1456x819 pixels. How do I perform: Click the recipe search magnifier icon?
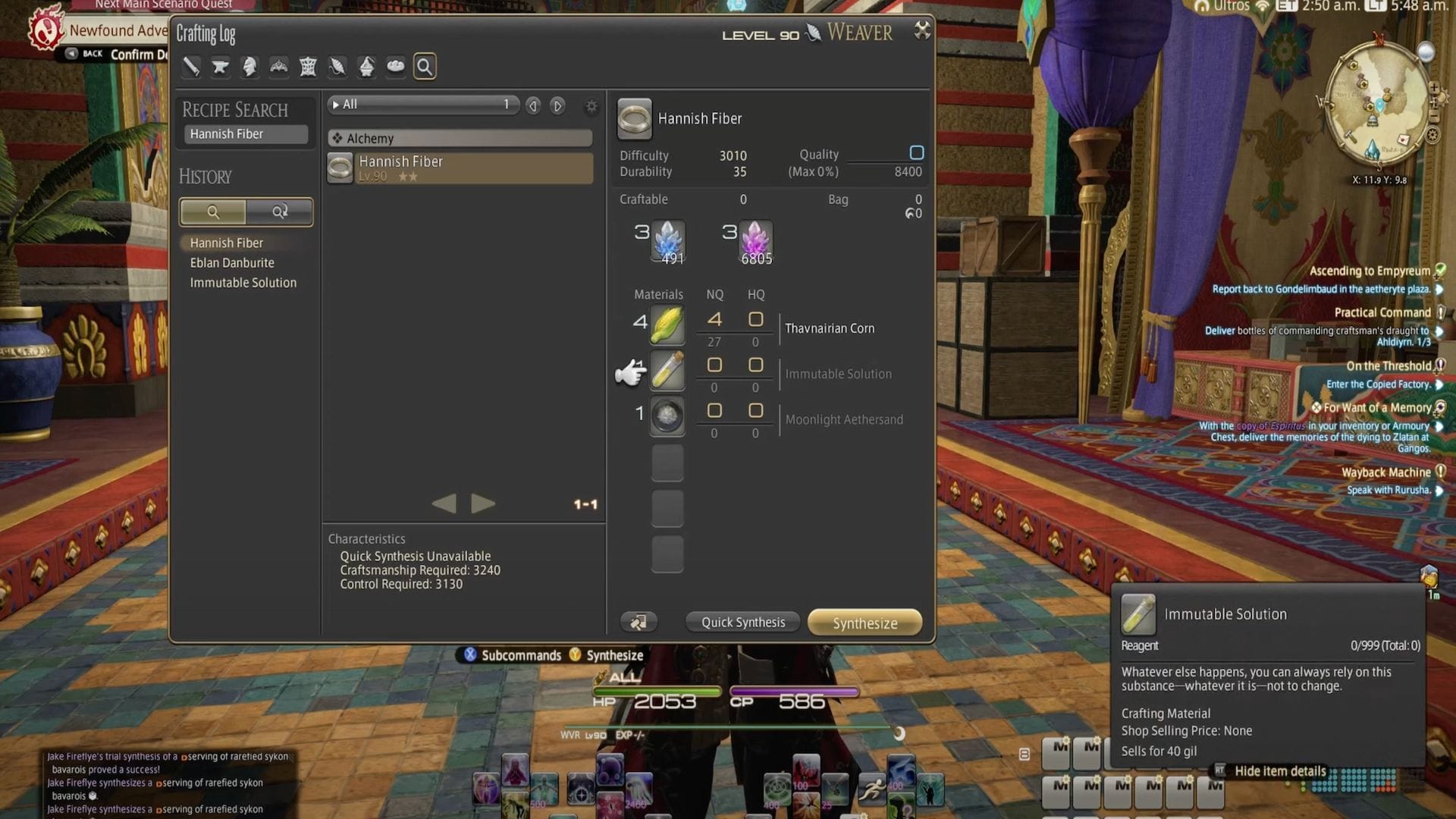pyautogui.click(x=425, y=67)
